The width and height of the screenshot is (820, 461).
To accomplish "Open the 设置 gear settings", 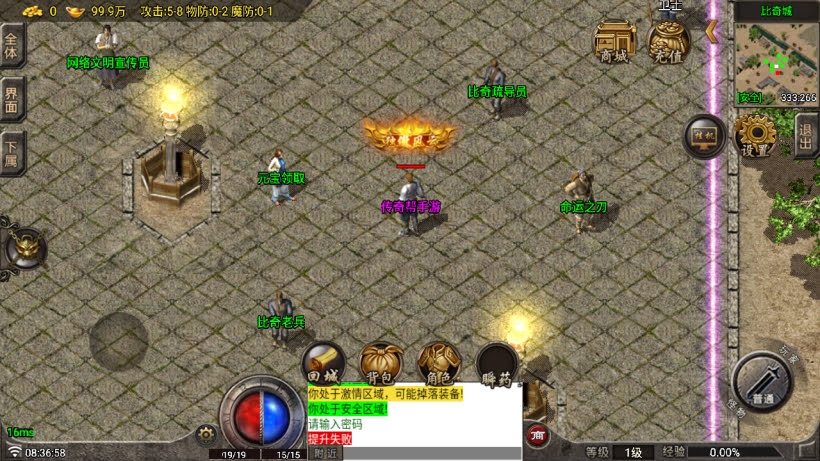I will (757, 136).
